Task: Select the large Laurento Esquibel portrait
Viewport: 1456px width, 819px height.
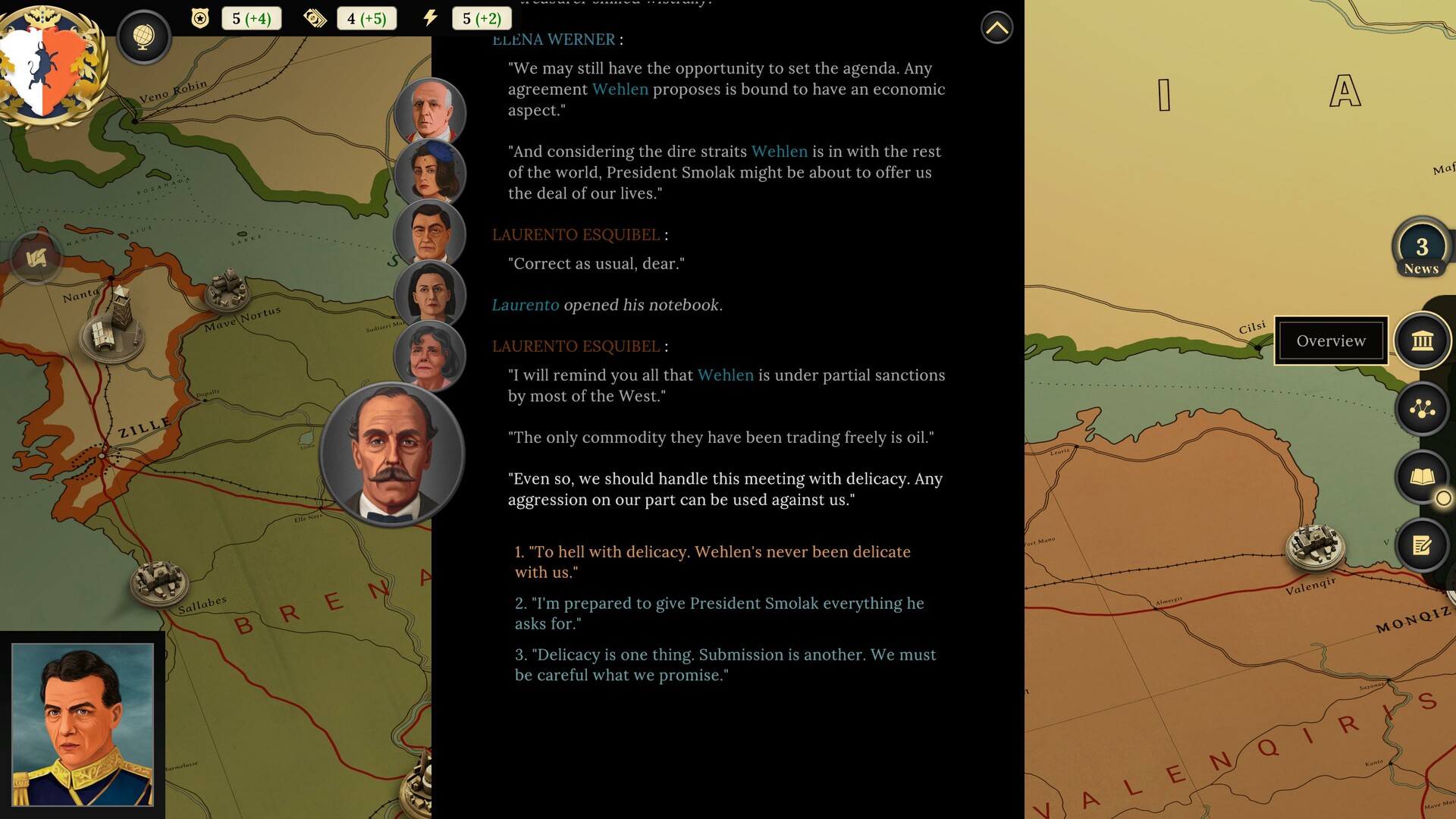Action: click(391, 453)
